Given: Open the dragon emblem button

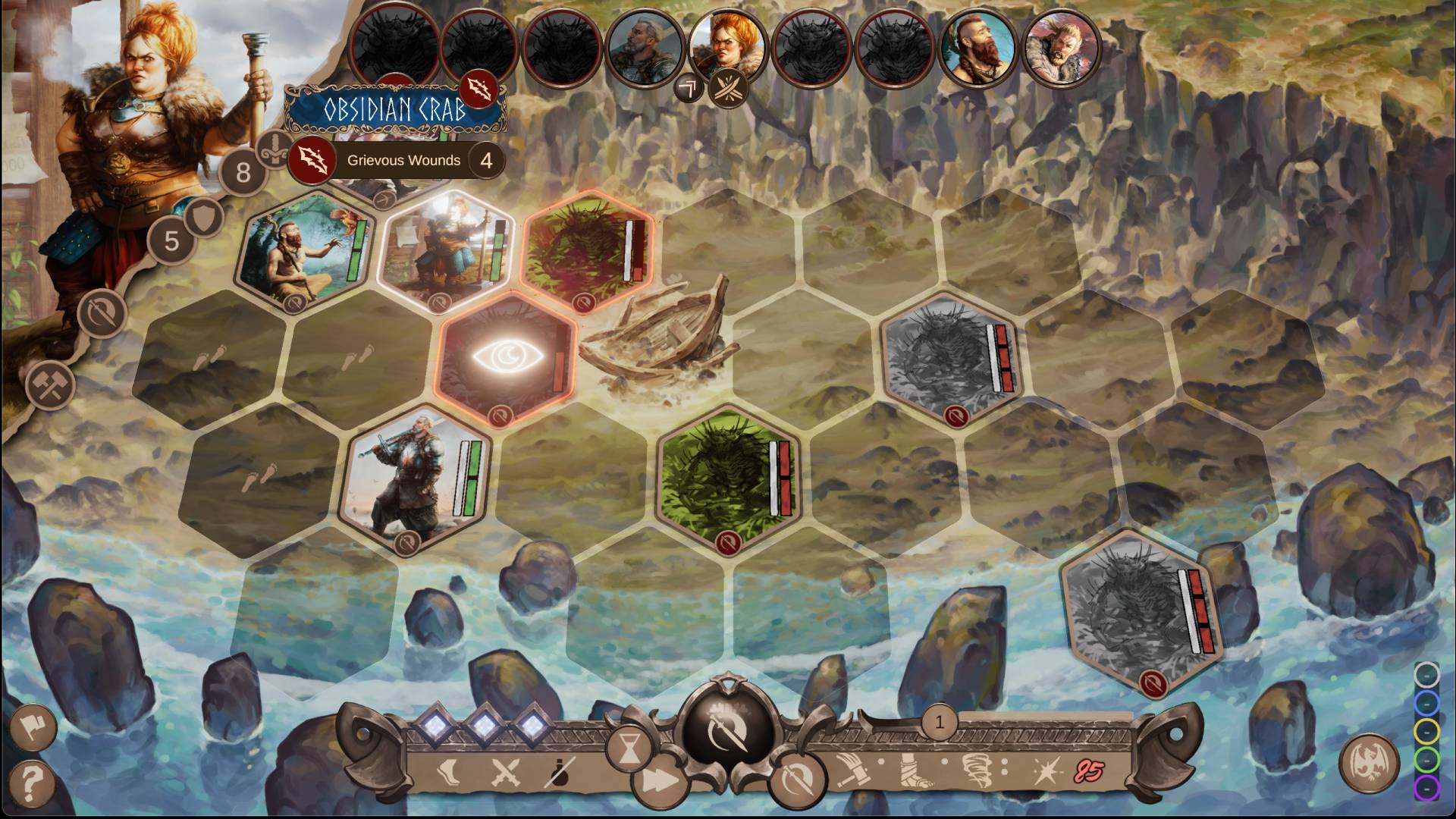Looking at the screenshot, I should (x=1370, y=764).
